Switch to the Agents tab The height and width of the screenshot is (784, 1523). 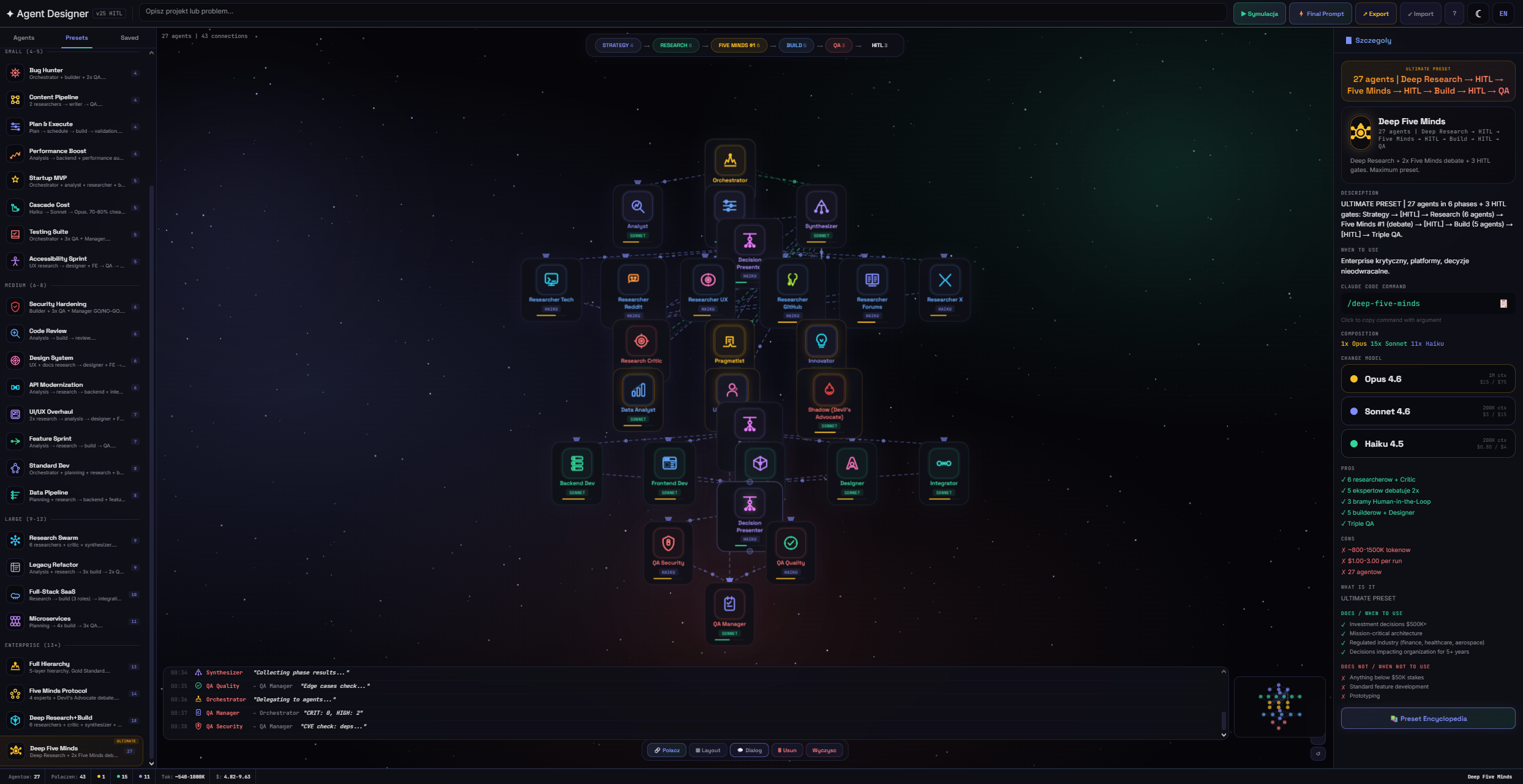[23, 37]
